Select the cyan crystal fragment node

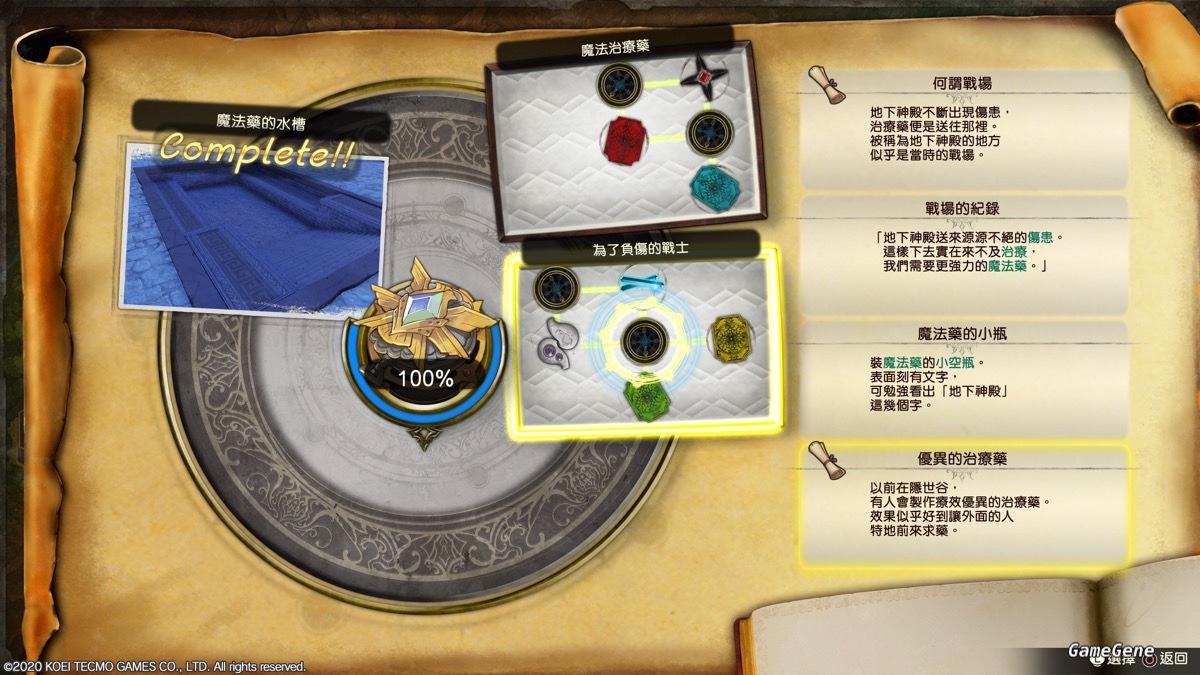point(713,186)
